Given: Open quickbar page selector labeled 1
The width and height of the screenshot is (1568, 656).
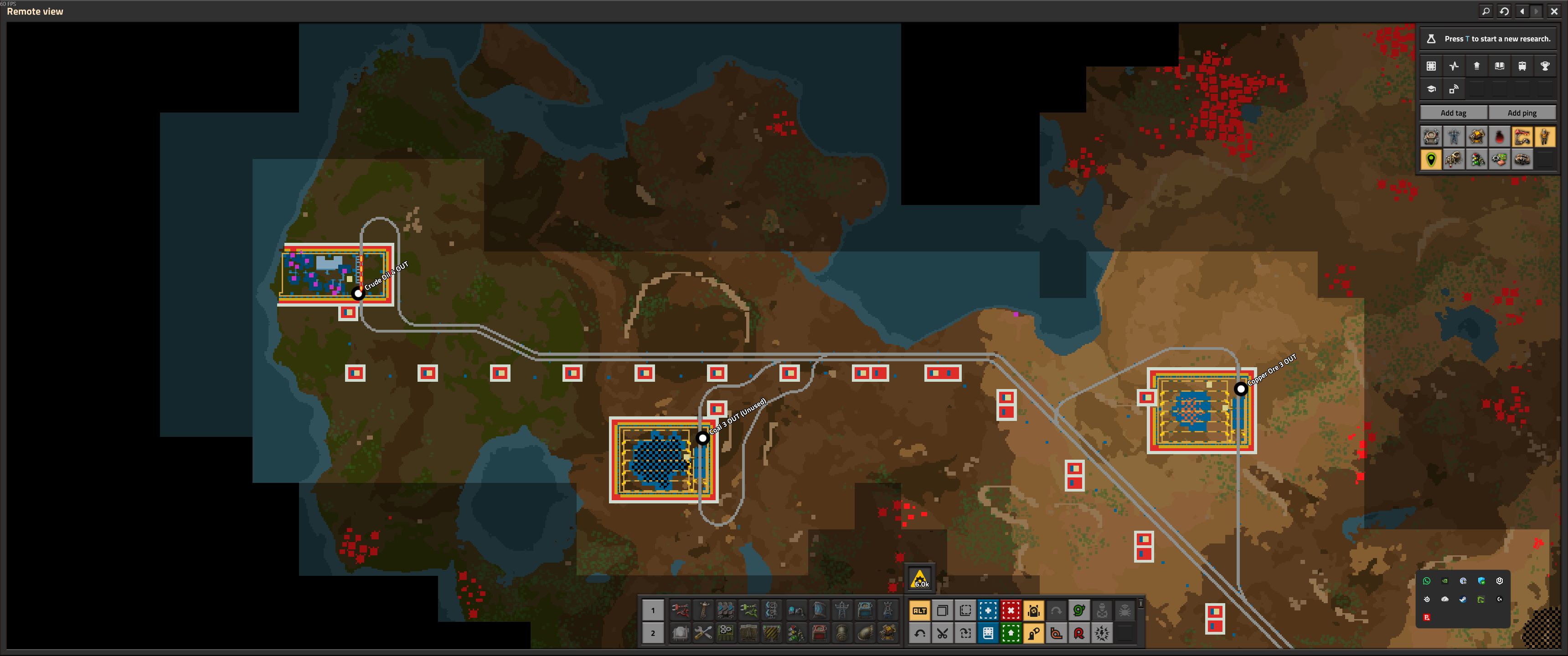Looking at the screenshot, I should point(653,610).
